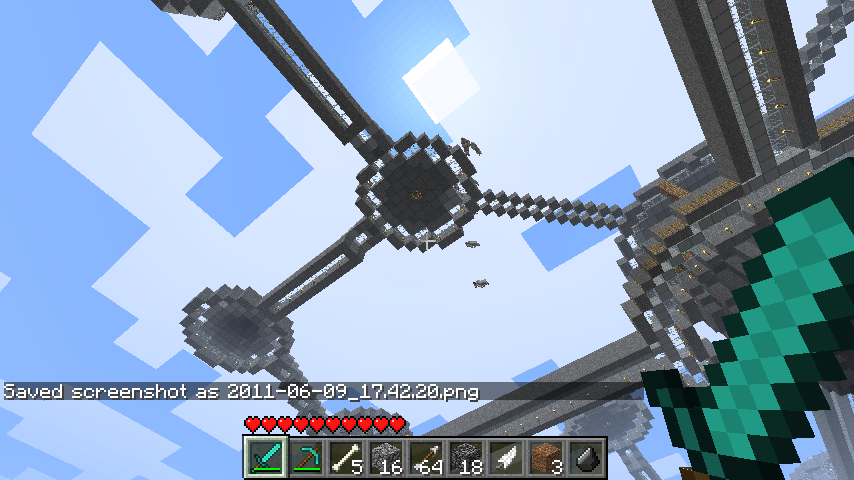Select the white feather hotbar slot
854x480 pixels.
pos(505,458)
